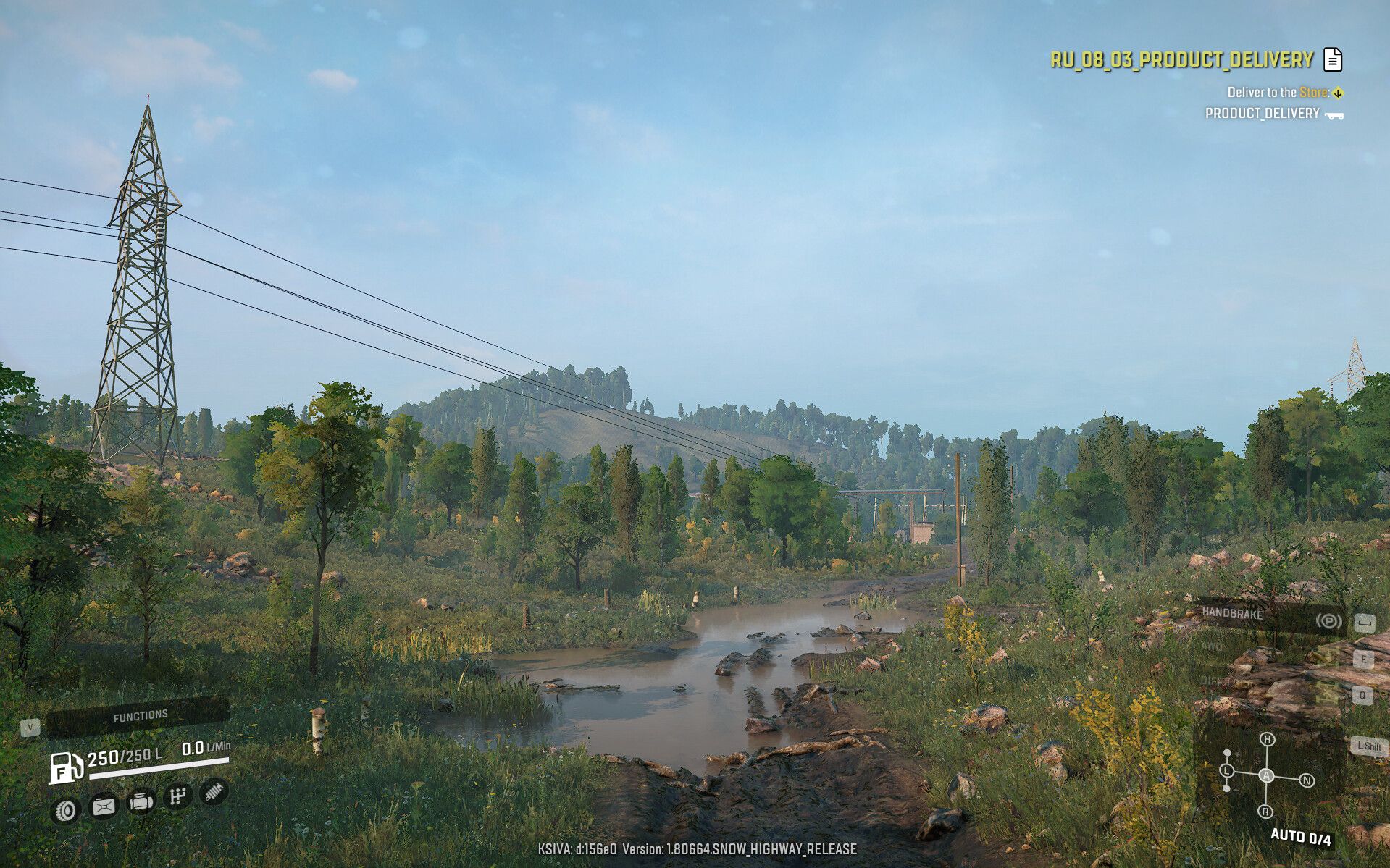Shift gearbox to High (H)
1390x868 pixels.
coord(1267,739)
